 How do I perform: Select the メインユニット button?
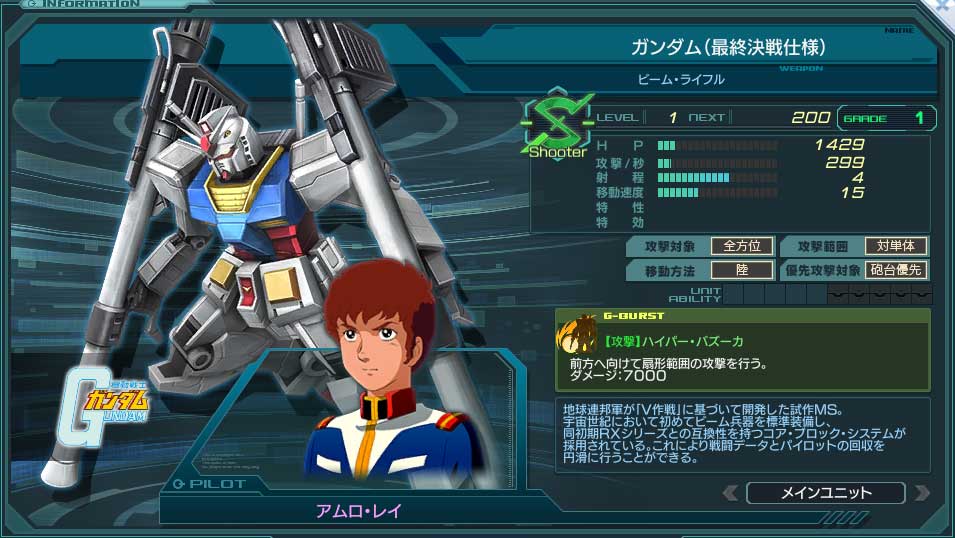click(x=825, y=493)
